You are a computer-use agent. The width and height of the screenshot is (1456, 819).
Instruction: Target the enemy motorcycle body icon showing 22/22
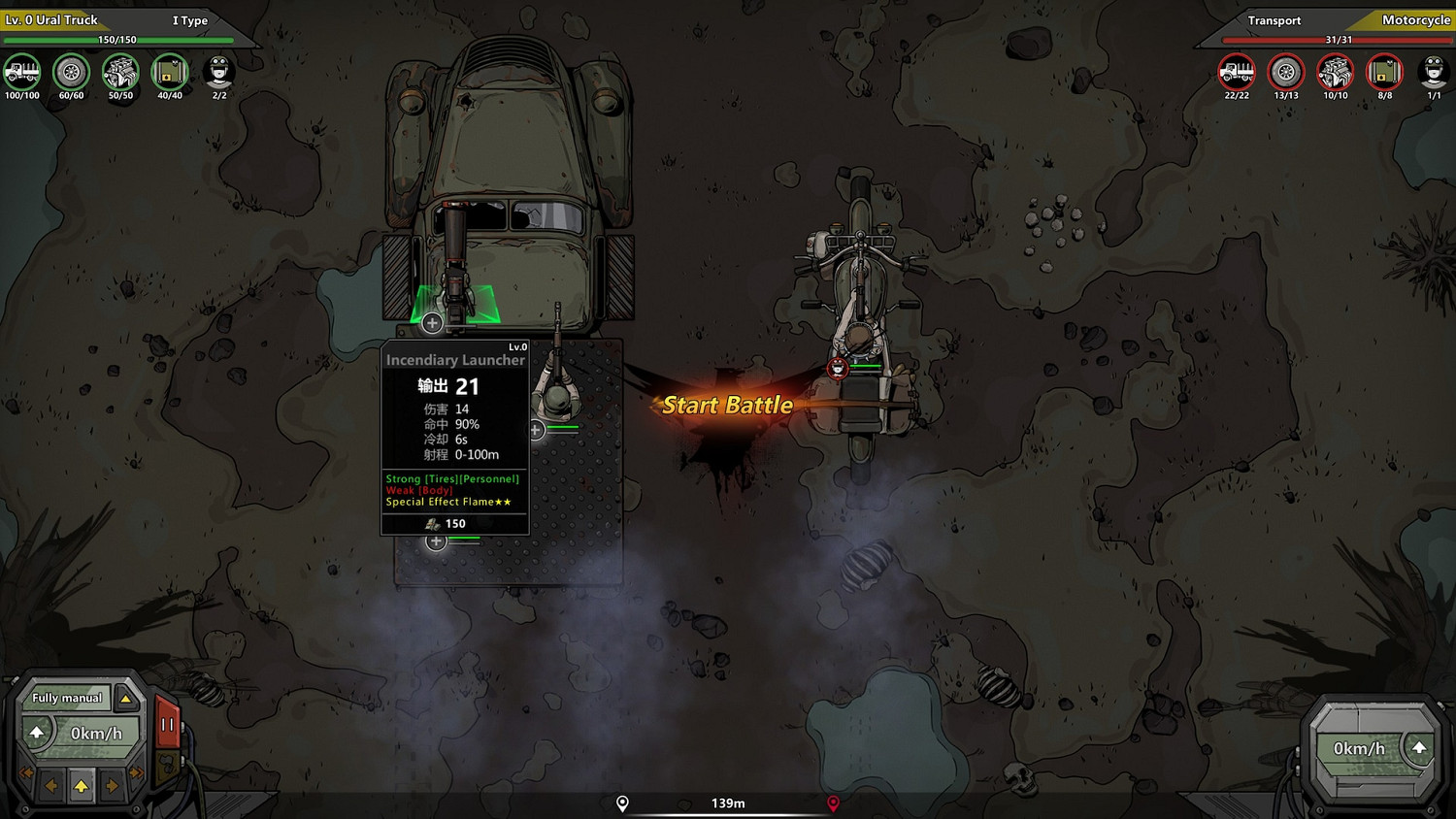point(1237,72)
